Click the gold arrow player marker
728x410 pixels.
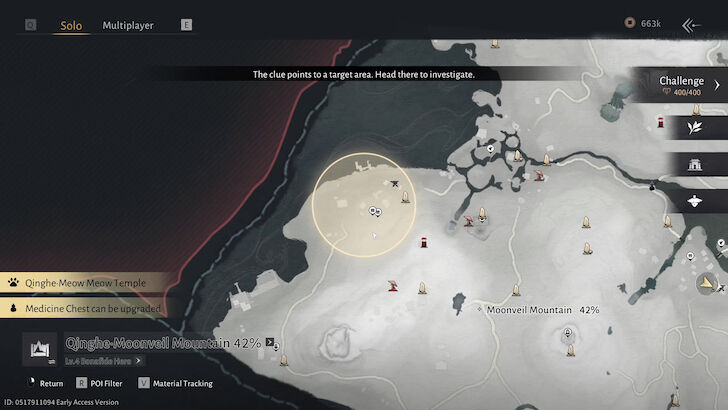(x=706, y=284)
